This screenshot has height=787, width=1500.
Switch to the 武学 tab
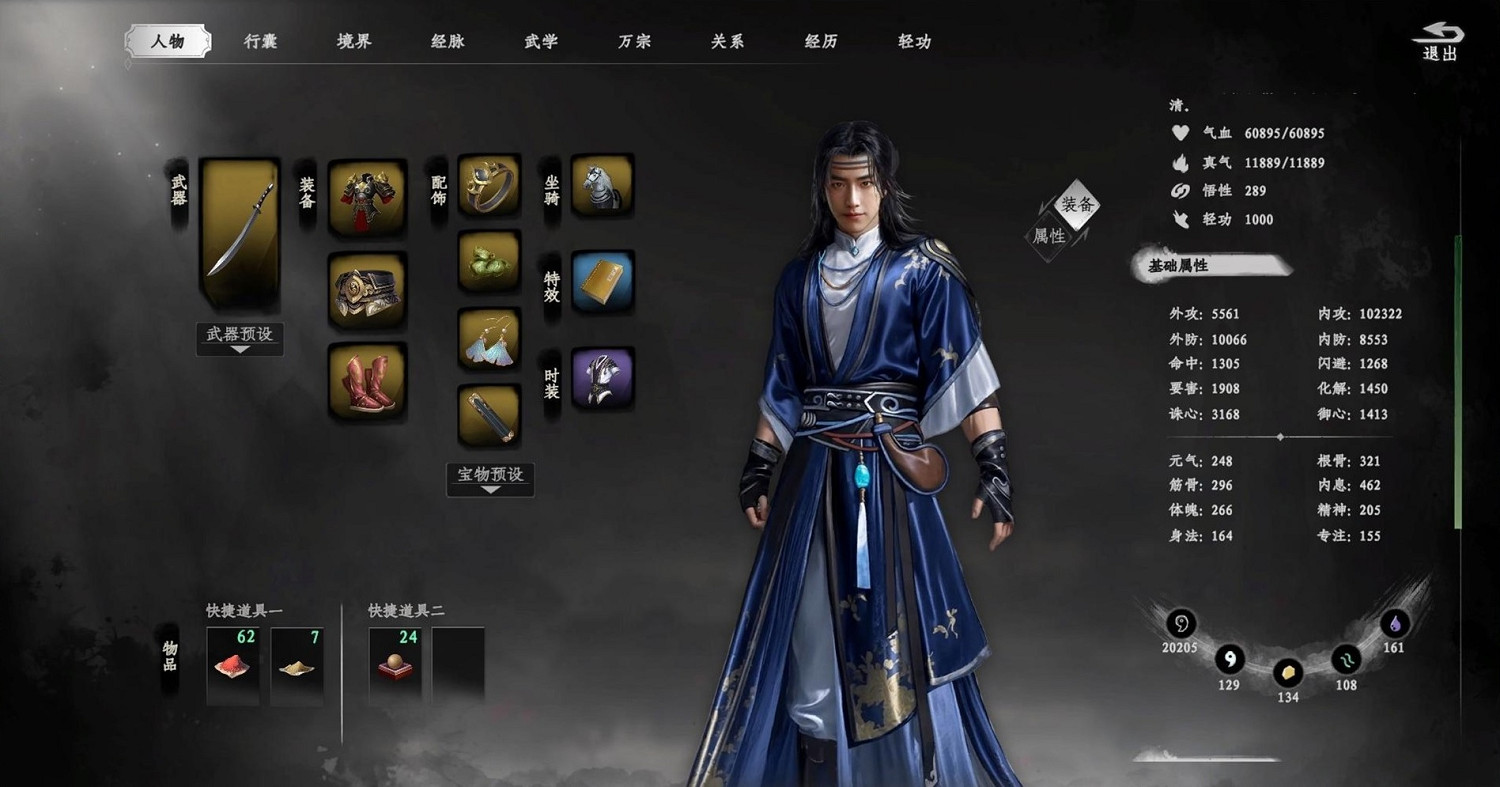(540, 42)
